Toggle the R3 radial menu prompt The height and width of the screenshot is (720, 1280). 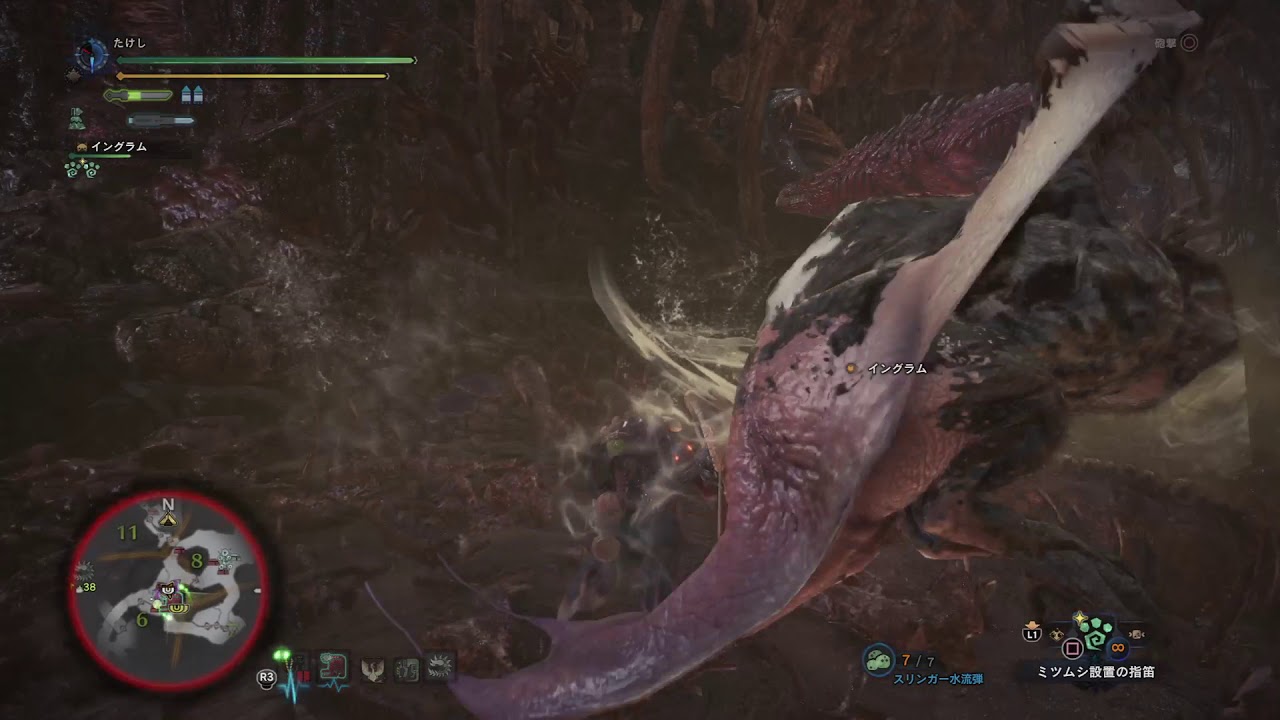[265, 677]
